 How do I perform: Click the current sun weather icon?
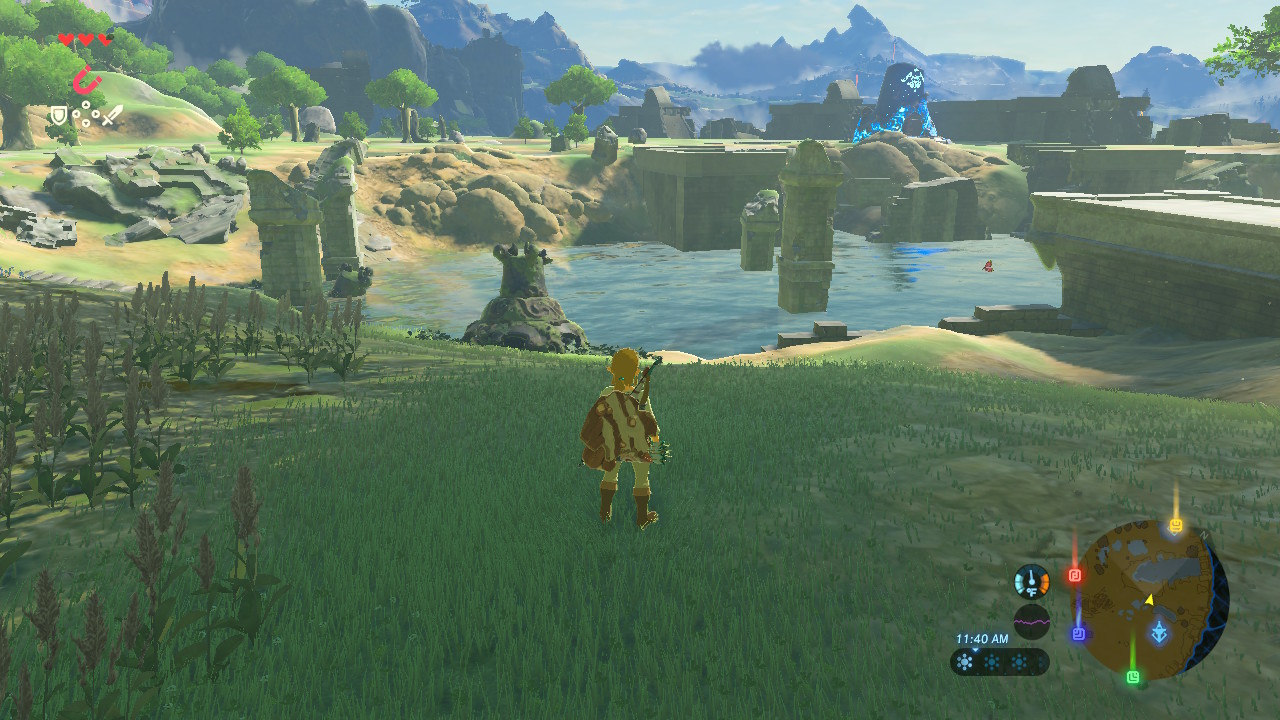tap(965, 661)
